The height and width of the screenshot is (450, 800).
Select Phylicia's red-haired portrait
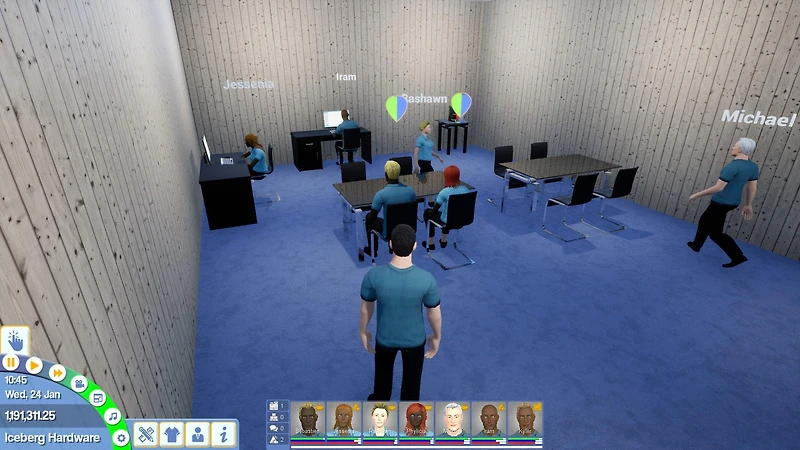tap(416, 420)
